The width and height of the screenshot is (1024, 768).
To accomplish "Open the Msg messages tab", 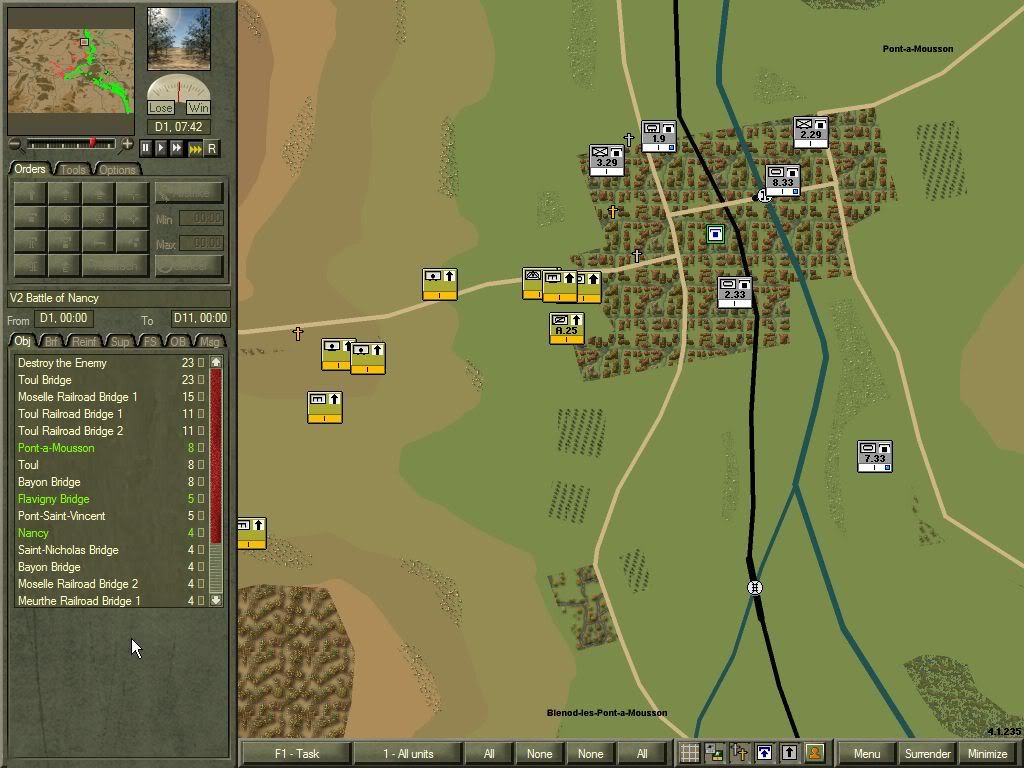I will pyautogui.click(x=208, y=342).
